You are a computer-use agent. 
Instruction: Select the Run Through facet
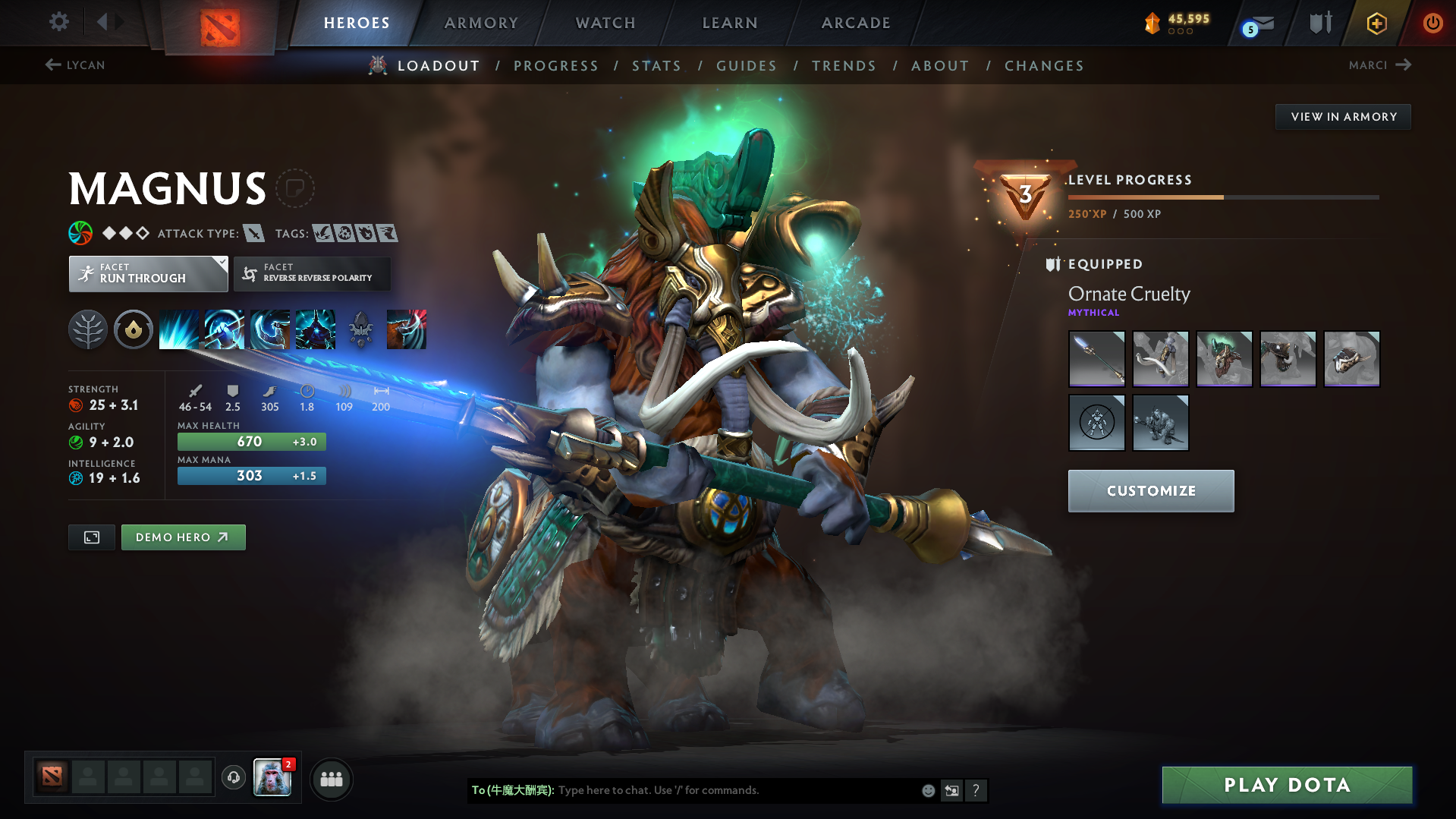tap(148, 273)
